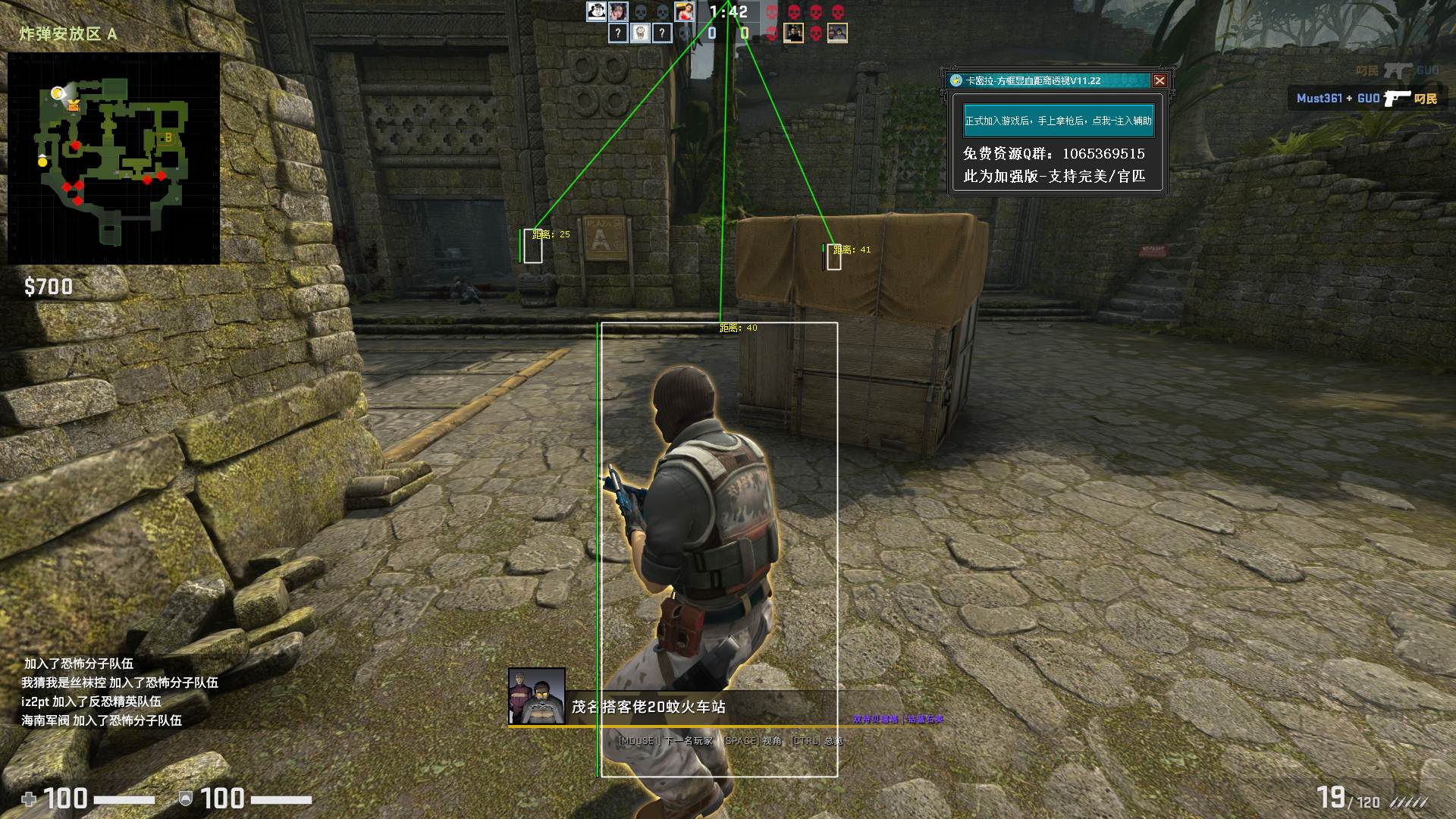Click the Q群 number 1065369515
The image size is (1456, 819).
tap(1103, 154)
